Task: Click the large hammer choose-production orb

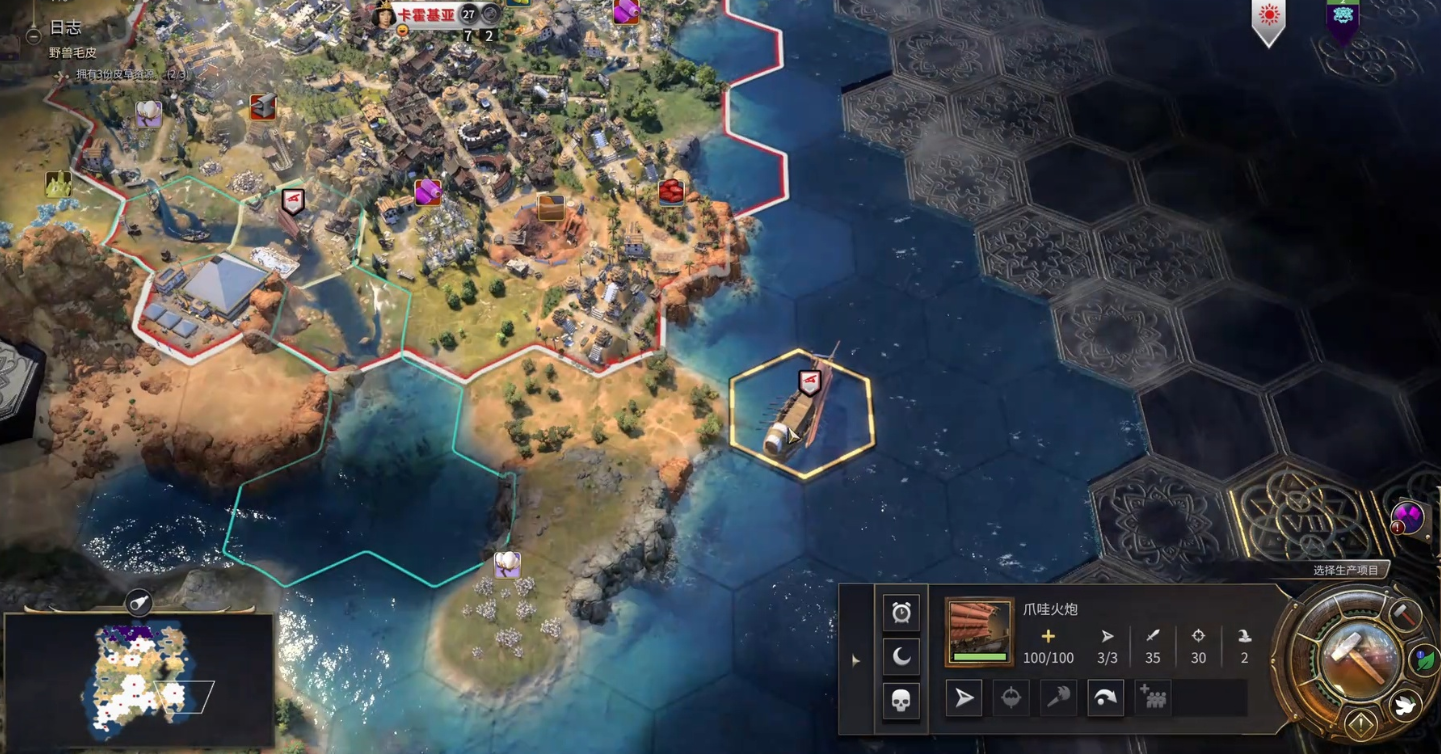Action: [x=1358, y=658]
